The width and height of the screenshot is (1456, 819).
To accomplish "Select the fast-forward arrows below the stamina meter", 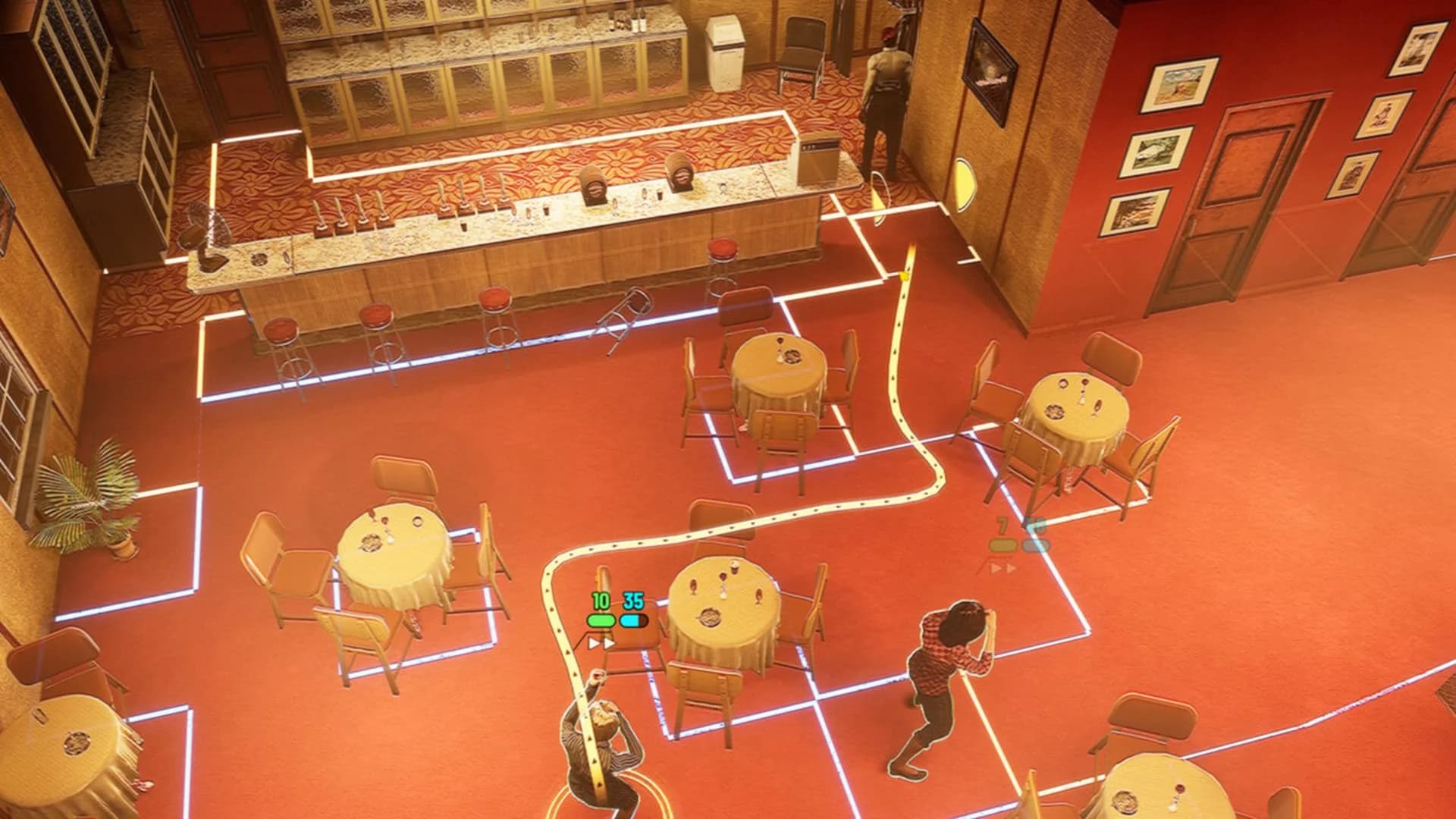I will [600, 642].
